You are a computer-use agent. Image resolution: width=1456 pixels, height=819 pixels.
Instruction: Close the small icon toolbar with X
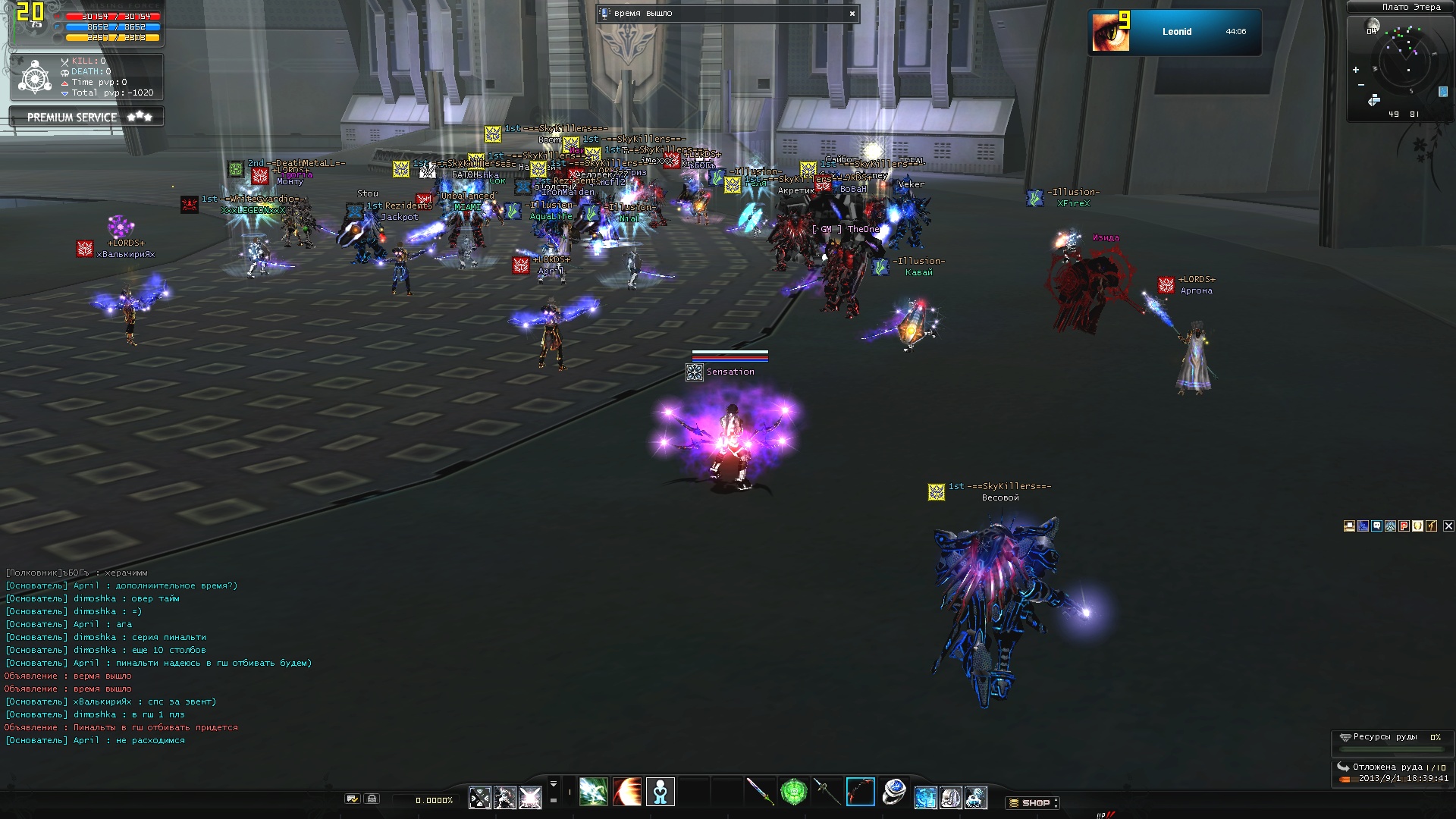click(1448, 526)
